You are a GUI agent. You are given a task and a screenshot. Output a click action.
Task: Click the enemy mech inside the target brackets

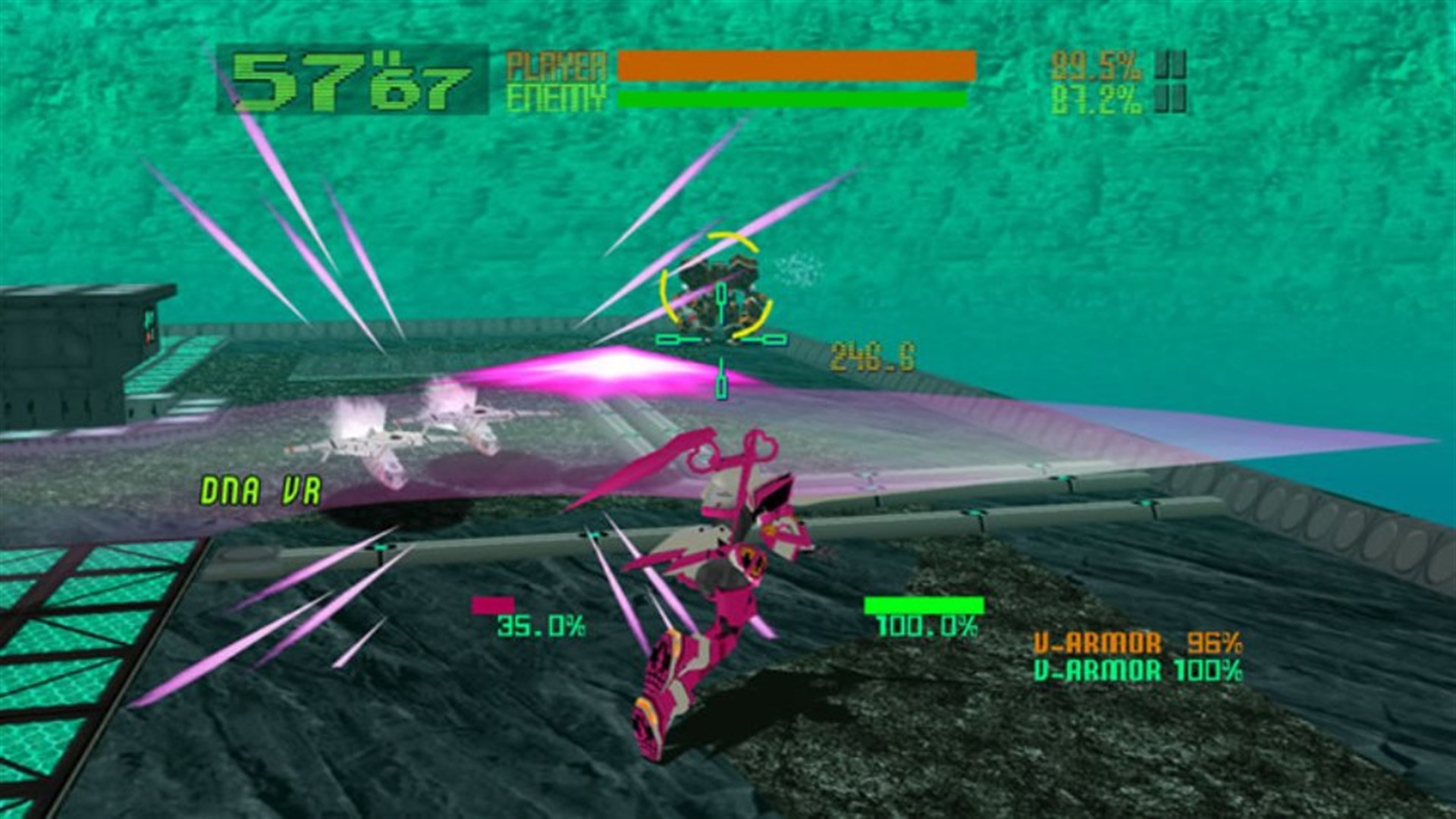click(717, 288)
